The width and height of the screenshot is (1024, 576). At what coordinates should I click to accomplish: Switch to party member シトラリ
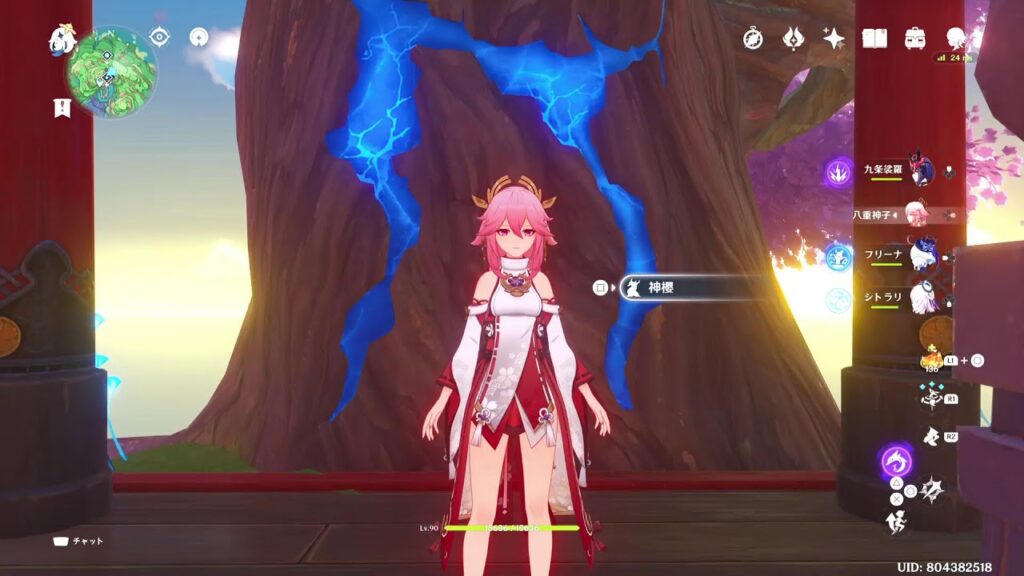tap(920, 297)
